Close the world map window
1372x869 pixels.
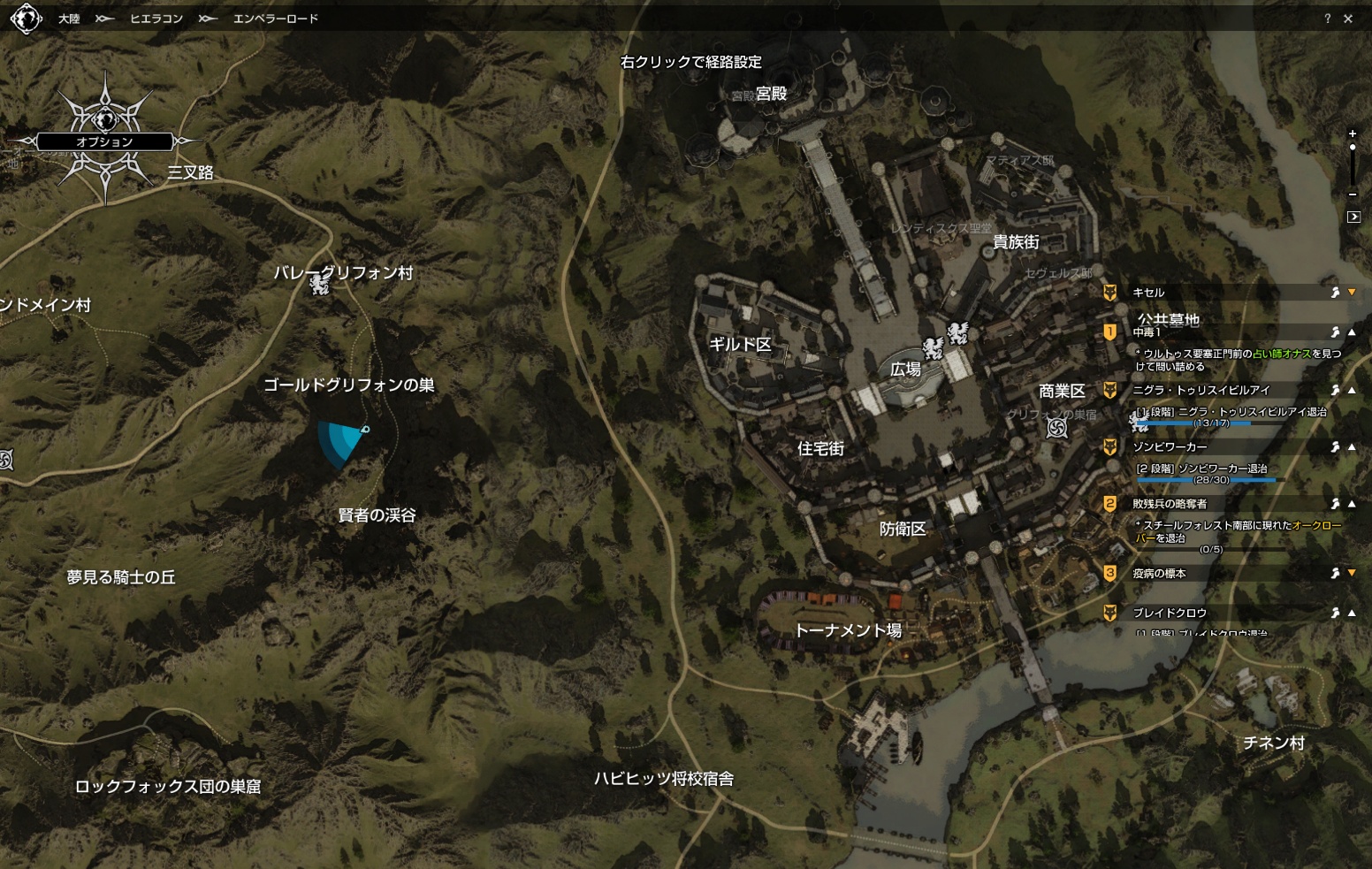(1348, 19)
